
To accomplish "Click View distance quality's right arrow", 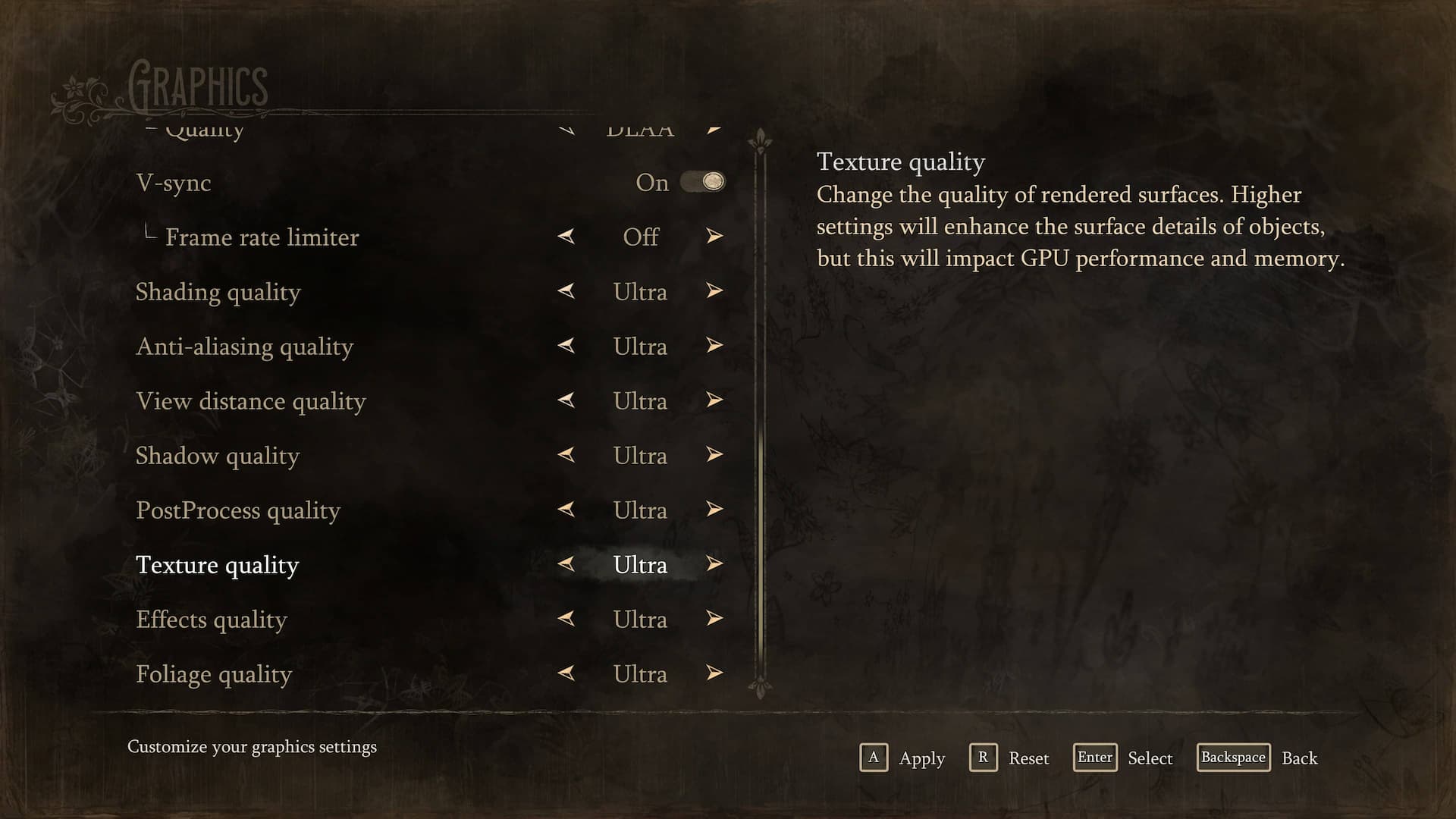I will (714, 400).
